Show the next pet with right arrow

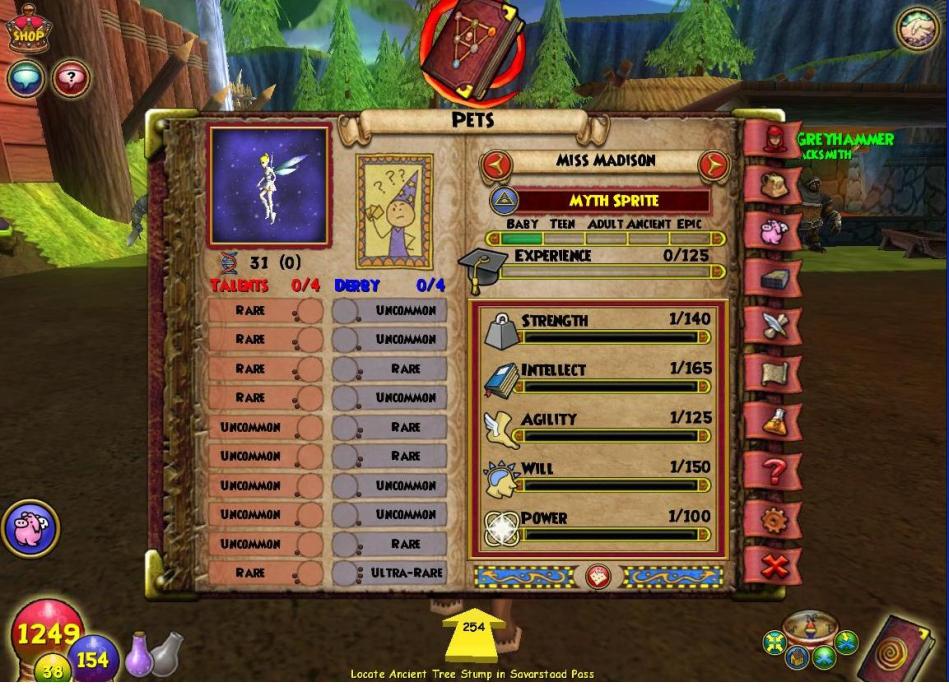pyautogui.click(x=713, y=164)
